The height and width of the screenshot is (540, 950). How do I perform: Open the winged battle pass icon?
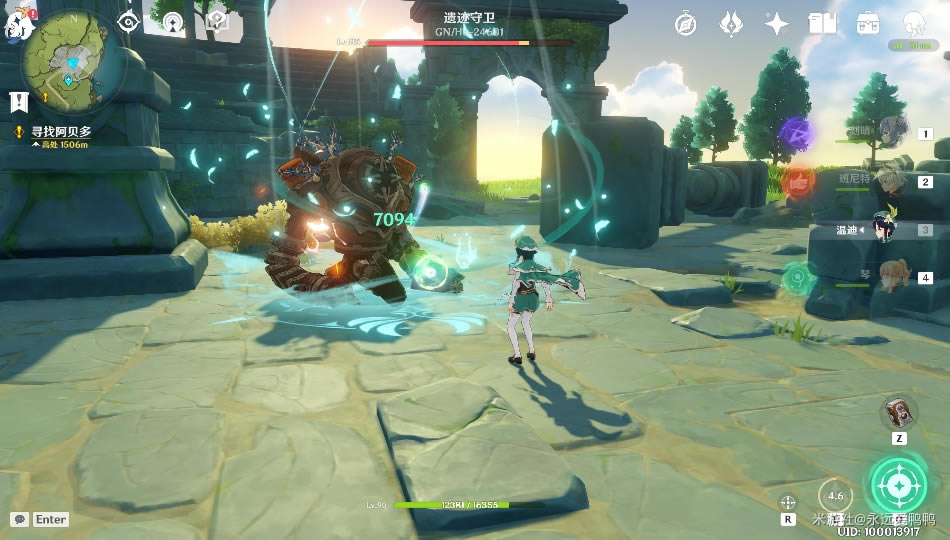730,24
